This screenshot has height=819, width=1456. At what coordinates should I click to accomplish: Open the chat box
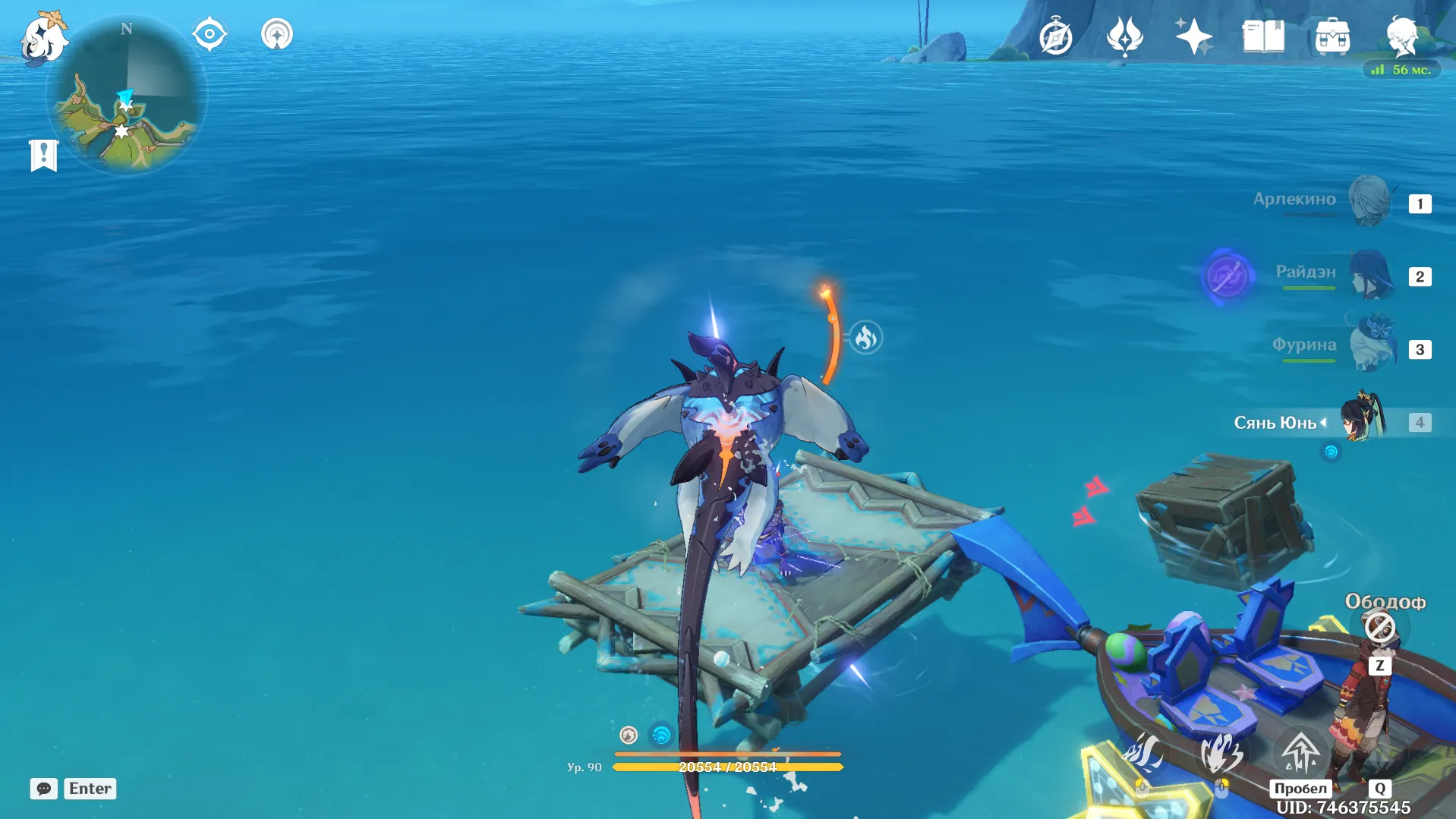point(44,789)
